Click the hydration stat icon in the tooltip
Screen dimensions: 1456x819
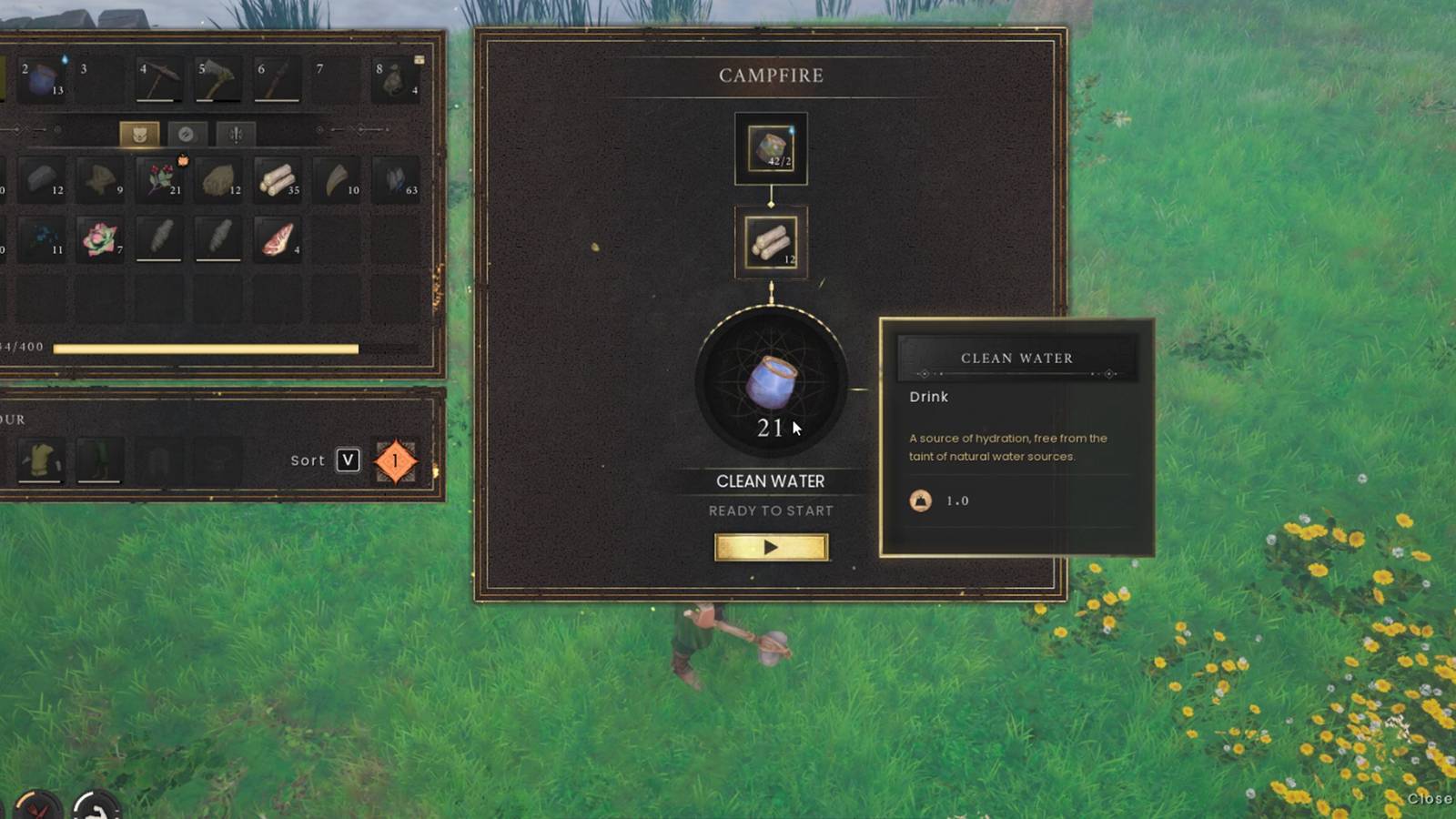click(x=918, y=500)
